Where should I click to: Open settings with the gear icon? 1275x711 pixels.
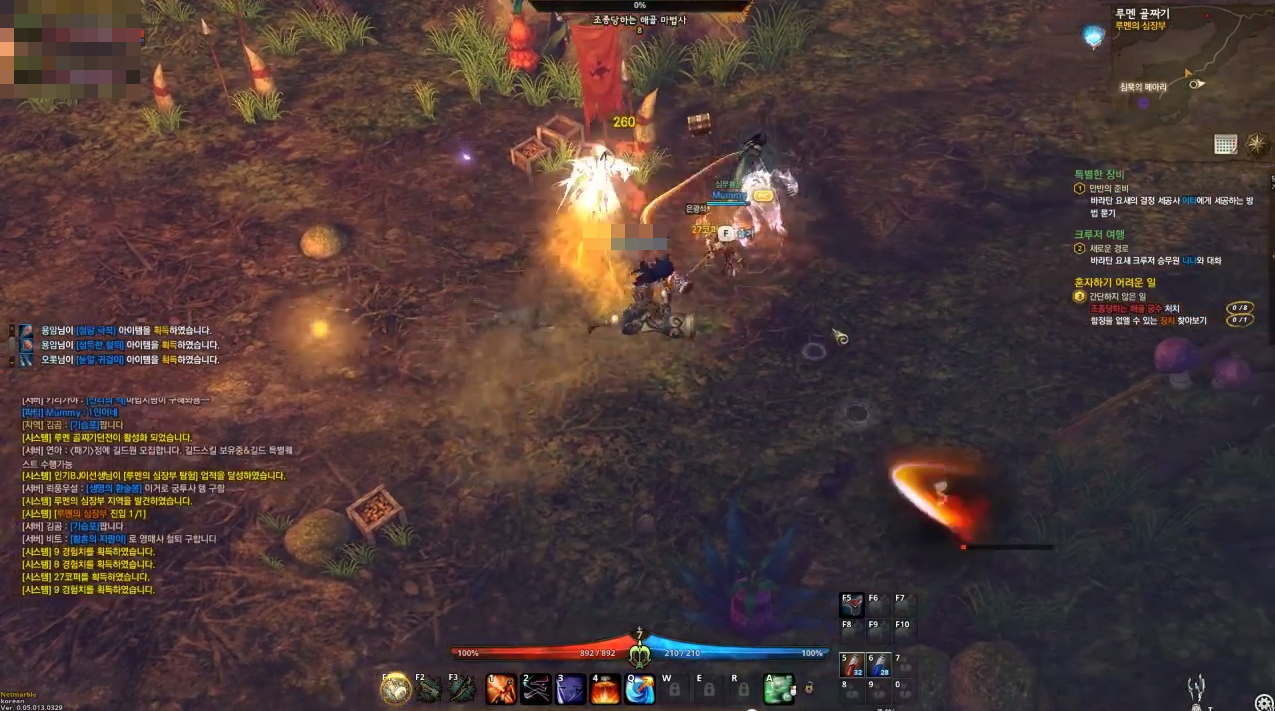tap(1264, 702)
